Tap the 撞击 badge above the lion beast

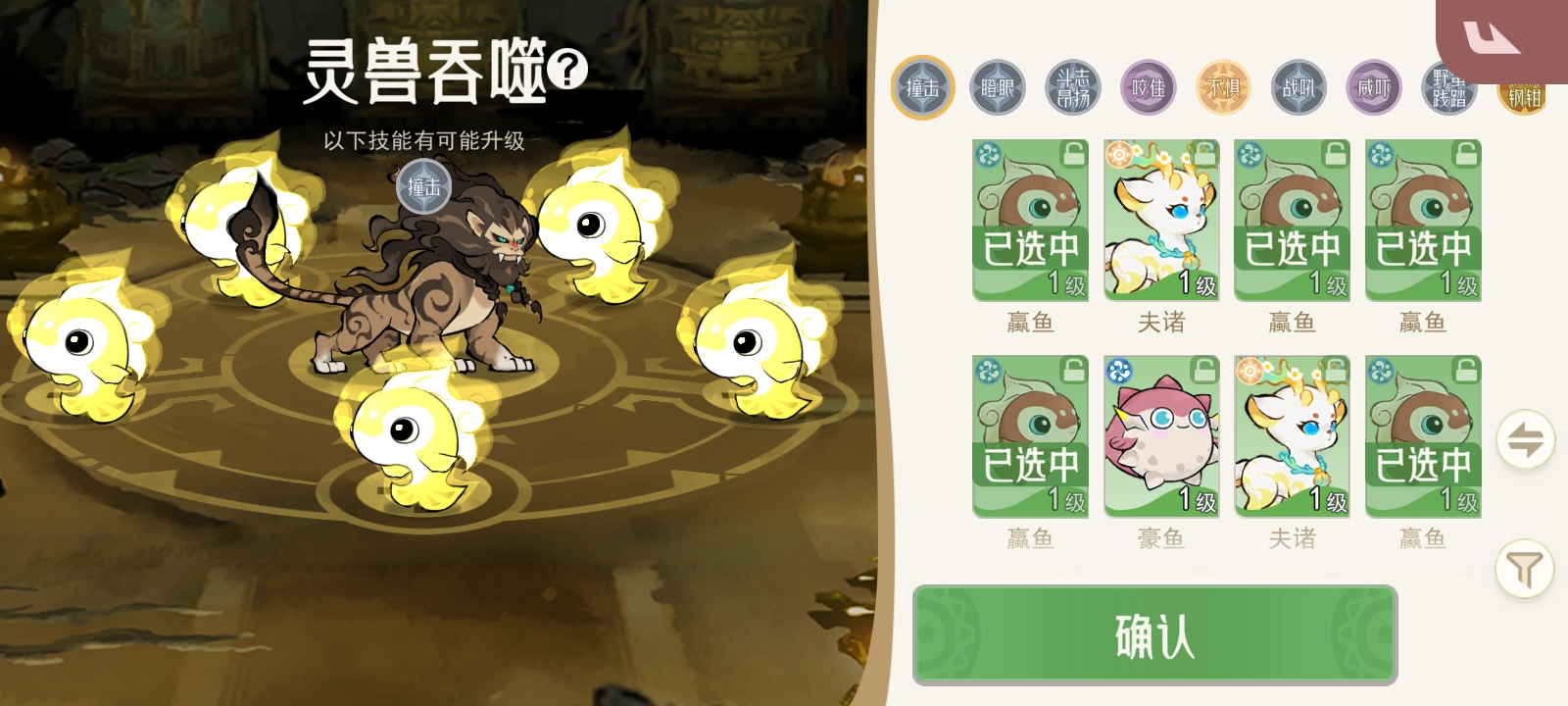[425, 185]
